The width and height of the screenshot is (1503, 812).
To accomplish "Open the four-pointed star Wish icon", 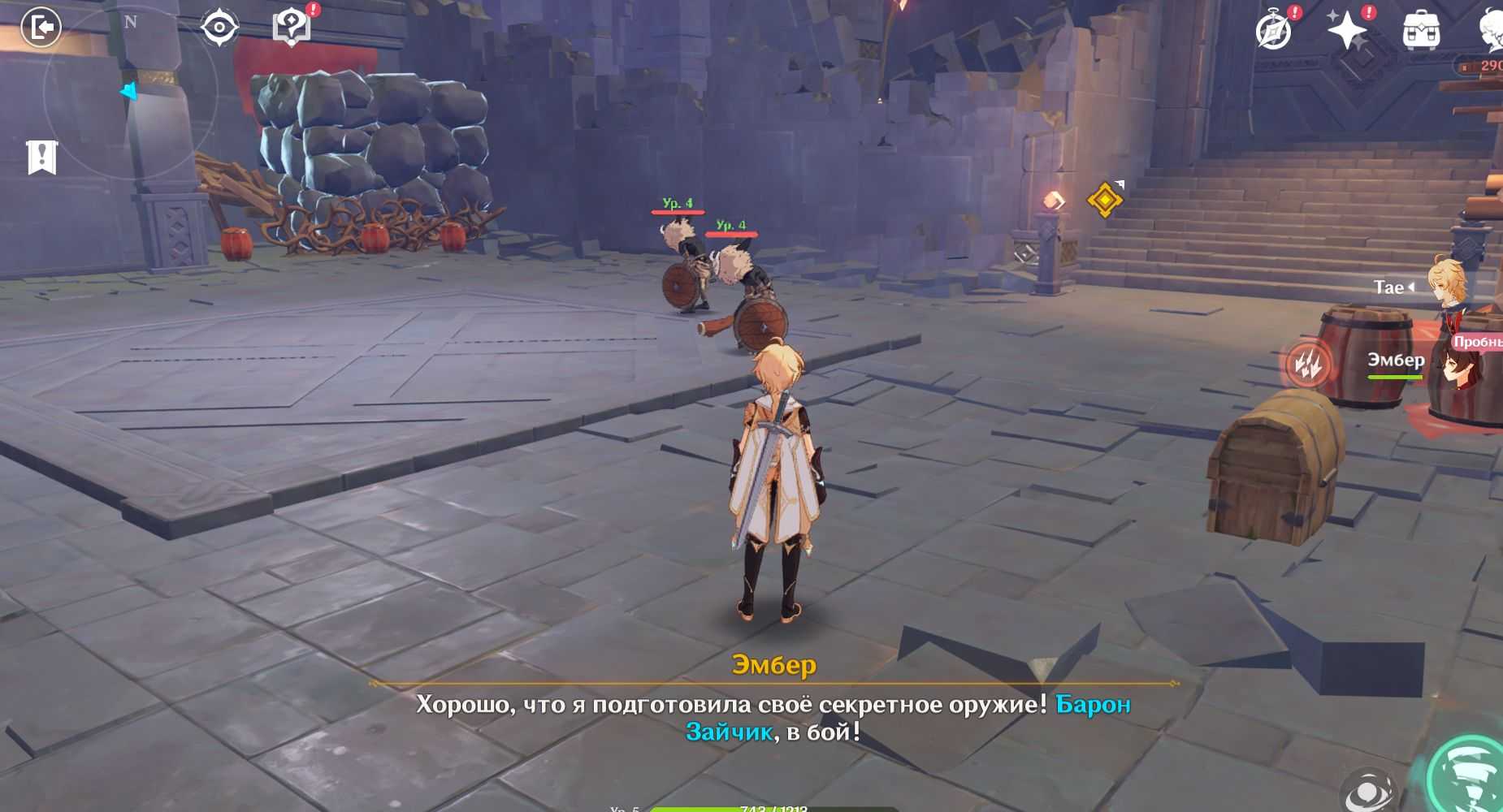I will pyautogui.click(x=1346, y=32).
